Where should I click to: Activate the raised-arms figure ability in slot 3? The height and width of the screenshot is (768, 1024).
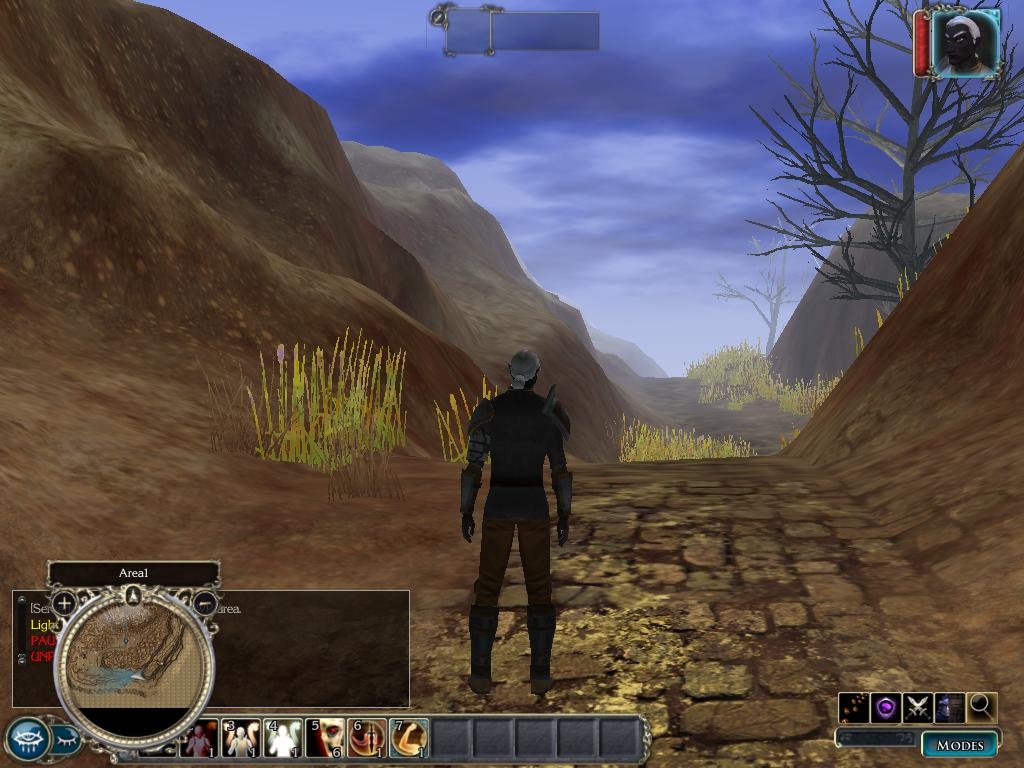[x=241, y=739]
